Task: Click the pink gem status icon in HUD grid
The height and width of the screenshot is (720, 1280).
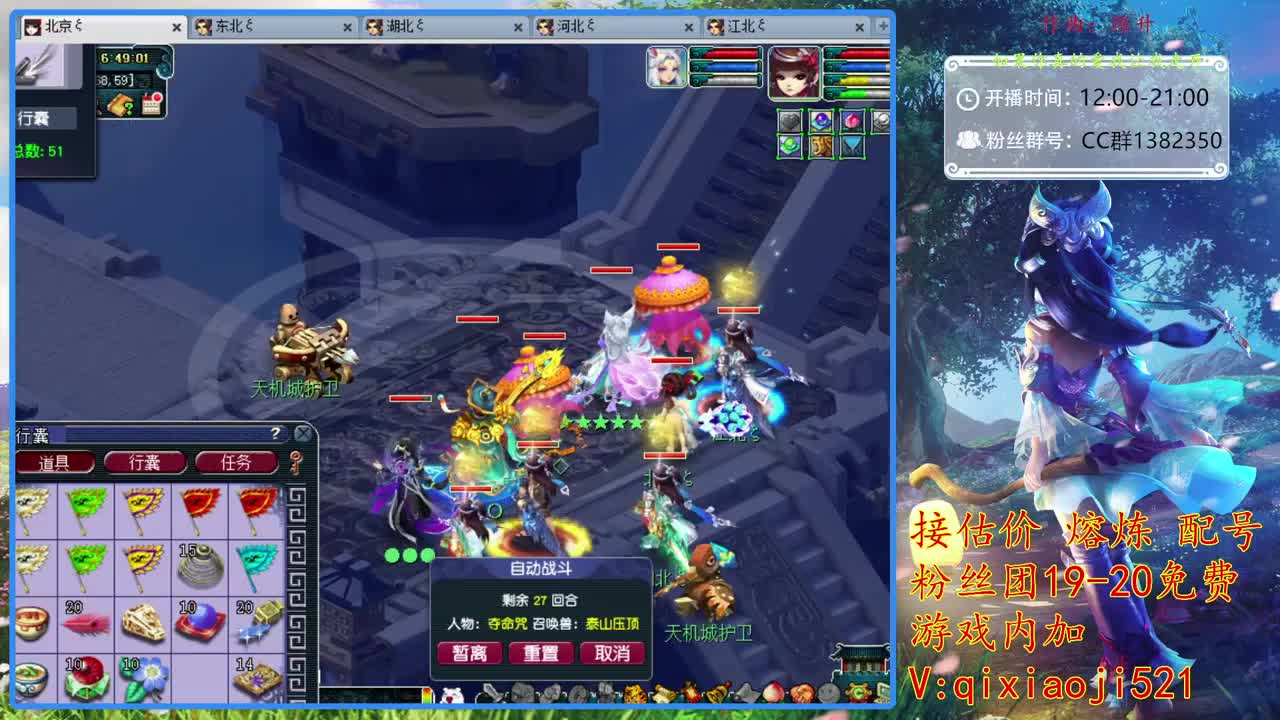Action: click(851, 120)
